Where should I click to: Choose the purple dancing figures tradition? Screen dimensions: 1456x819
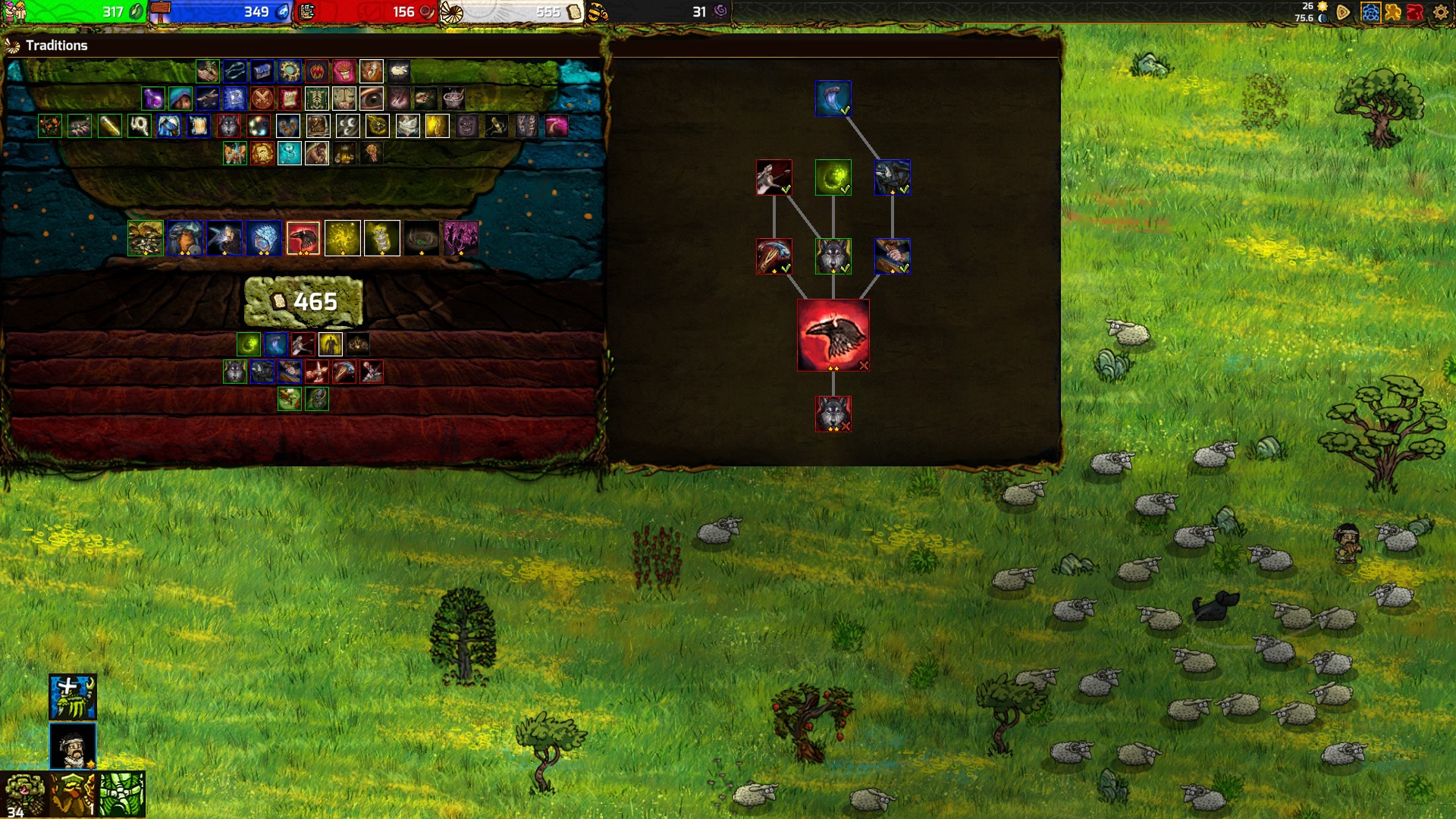(x=460, y=238)
